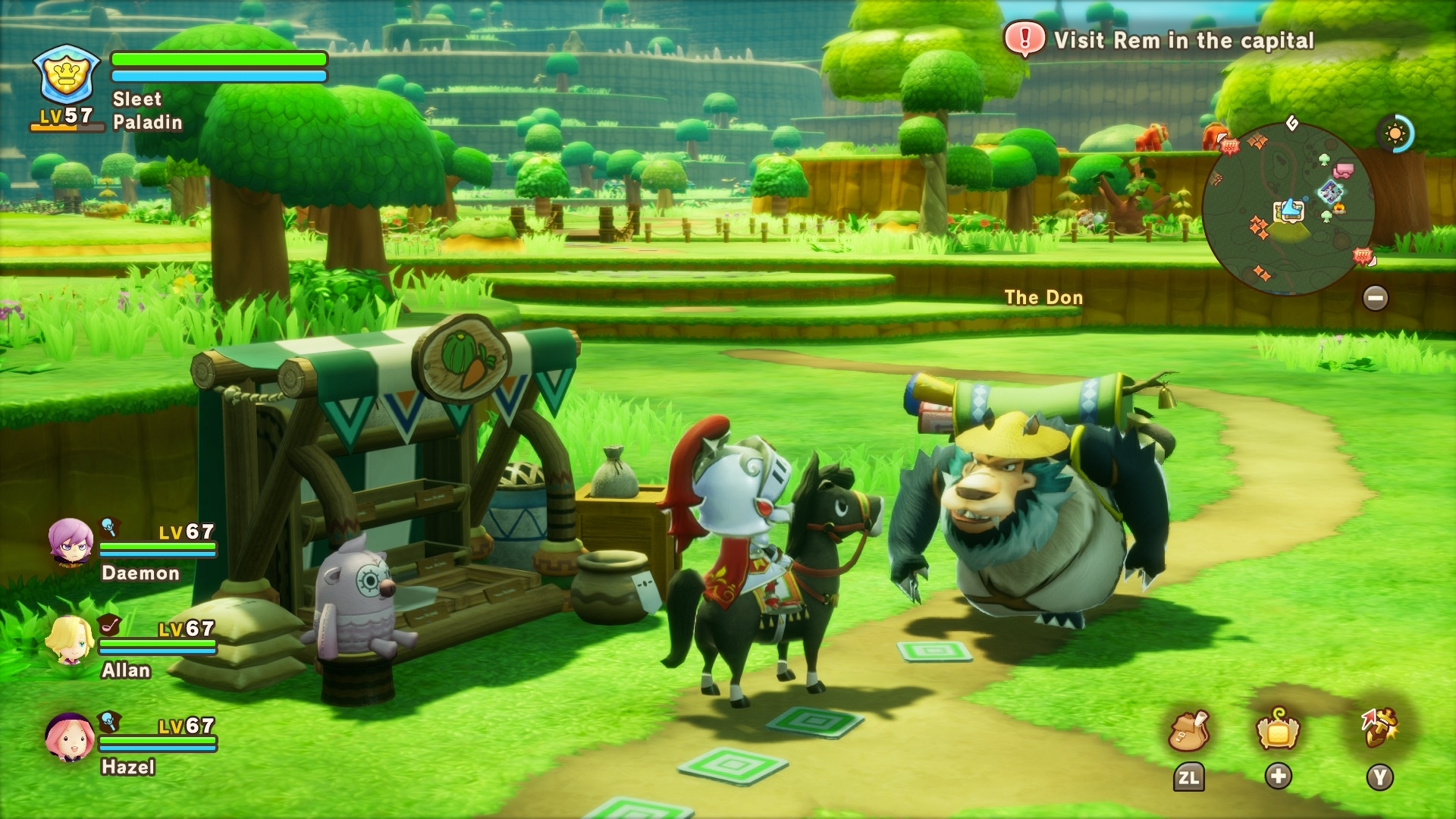
Task: Activate the arrow acorn icon
Action: 1379,728
